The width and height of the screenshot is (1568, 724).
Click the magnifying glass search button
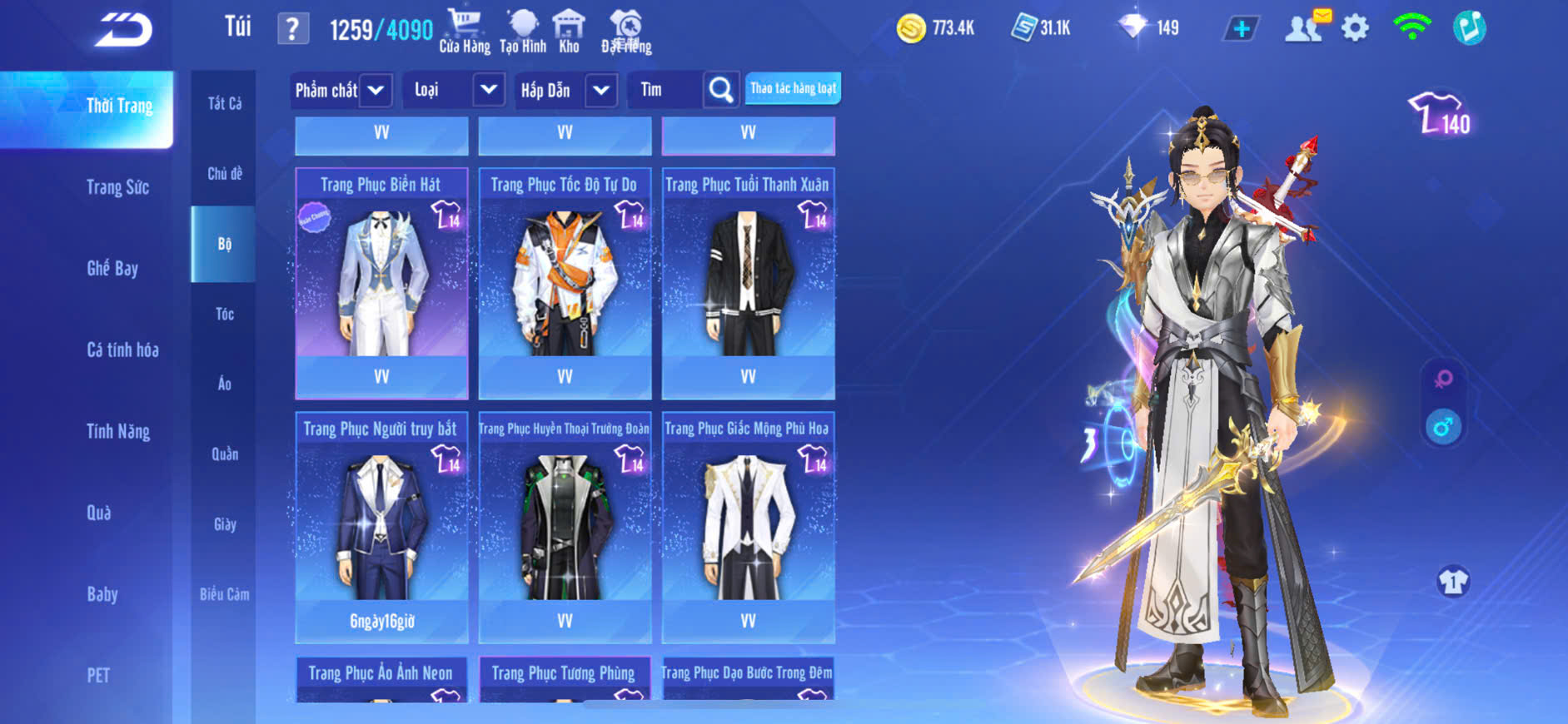(721, 90)
